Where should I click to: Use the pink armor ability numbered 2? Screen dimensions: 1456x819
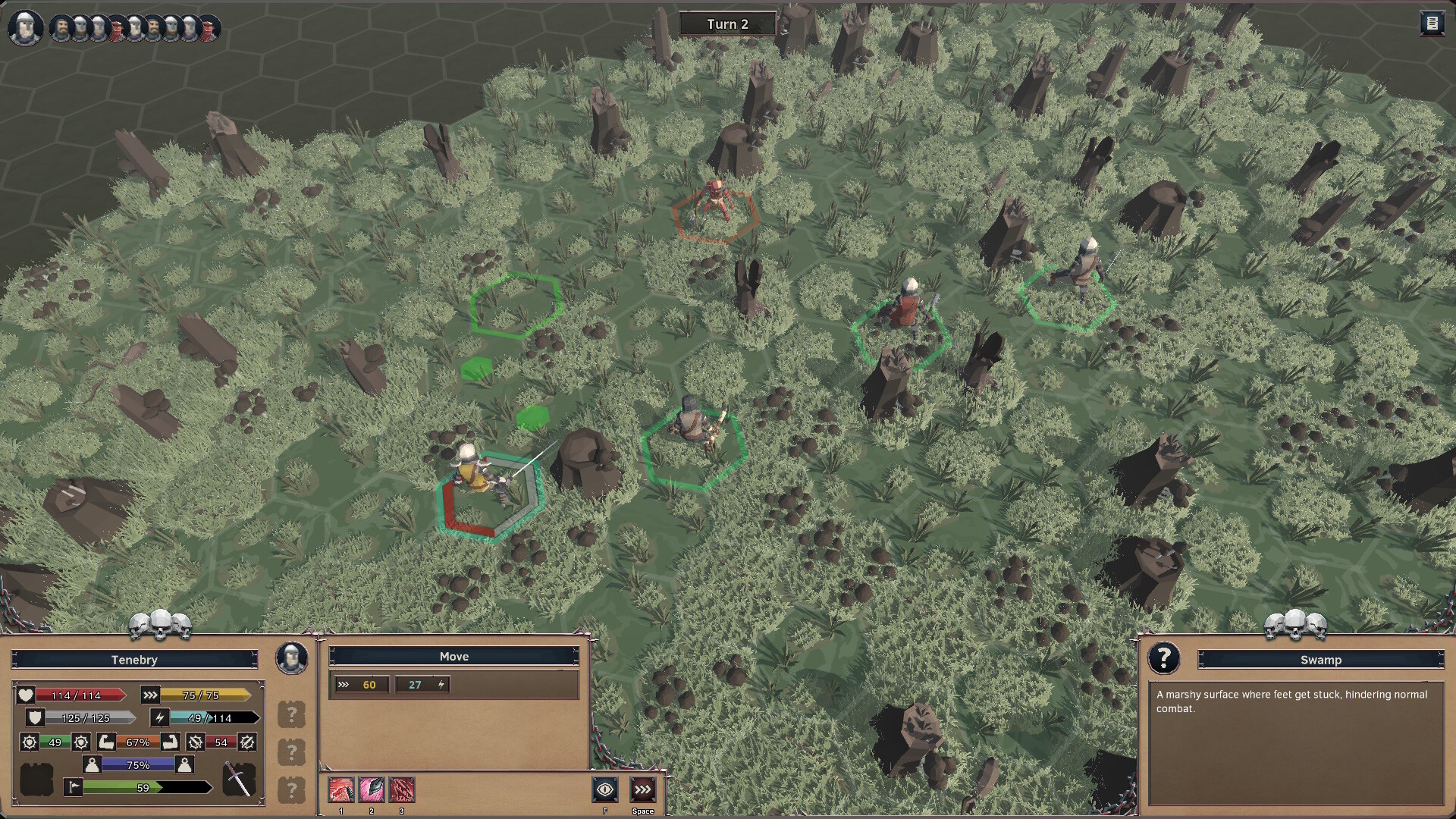point(372,790)
